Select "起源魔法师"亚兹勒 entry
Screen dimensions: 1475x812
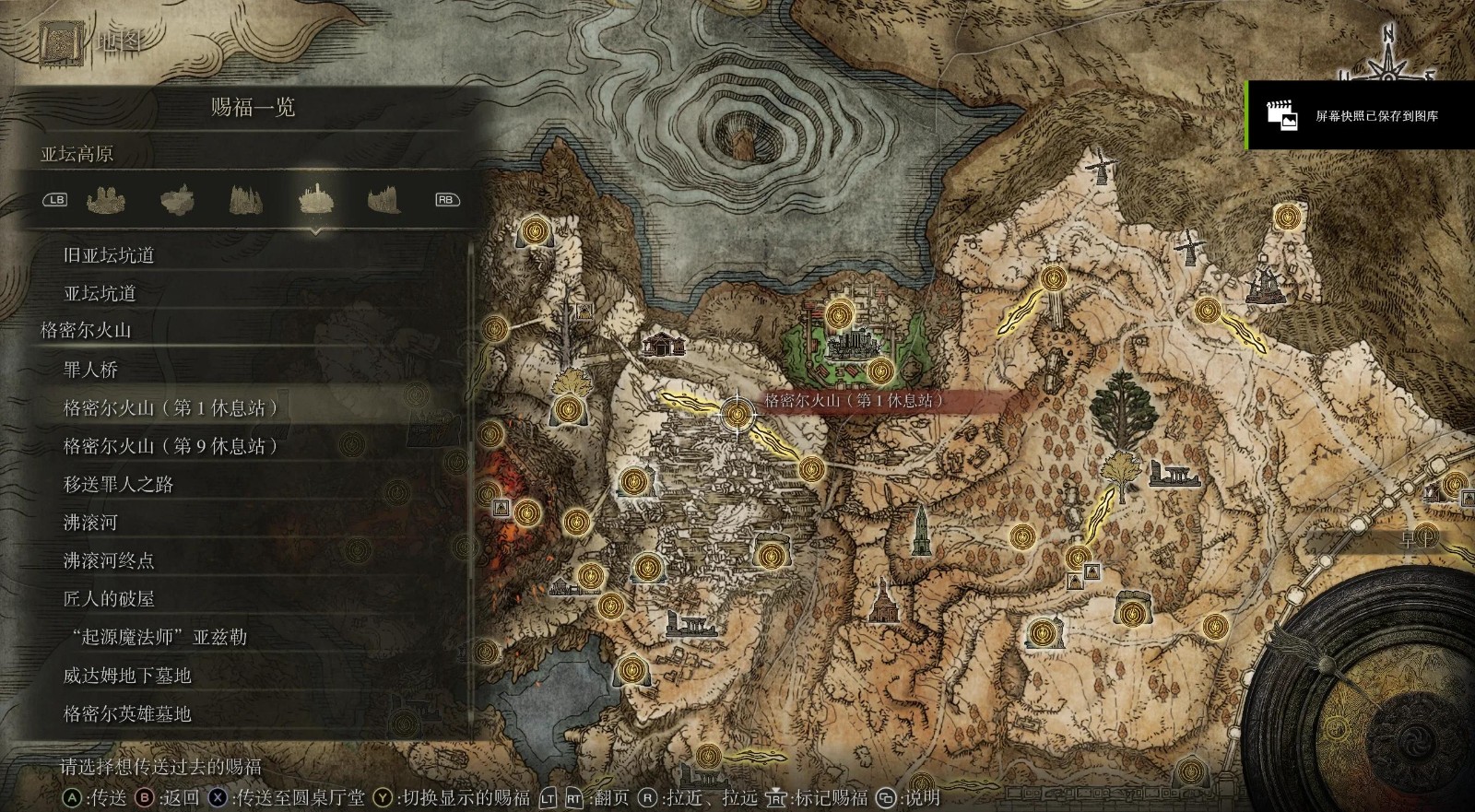155,637
